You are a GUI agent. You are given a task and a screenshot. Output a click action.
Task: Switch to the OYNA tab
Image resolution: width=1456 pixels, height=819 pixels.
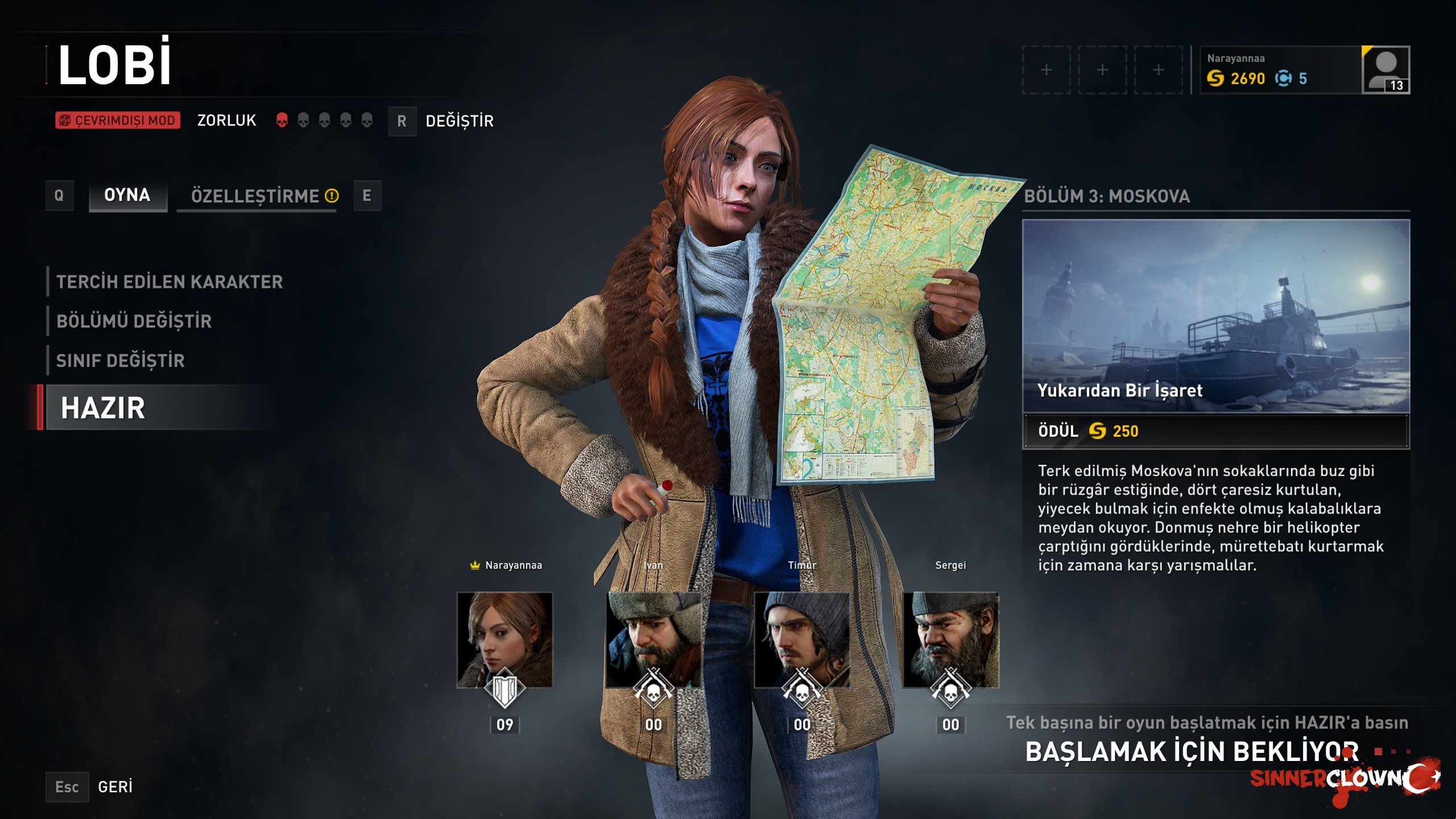click(x=127, y=196)
